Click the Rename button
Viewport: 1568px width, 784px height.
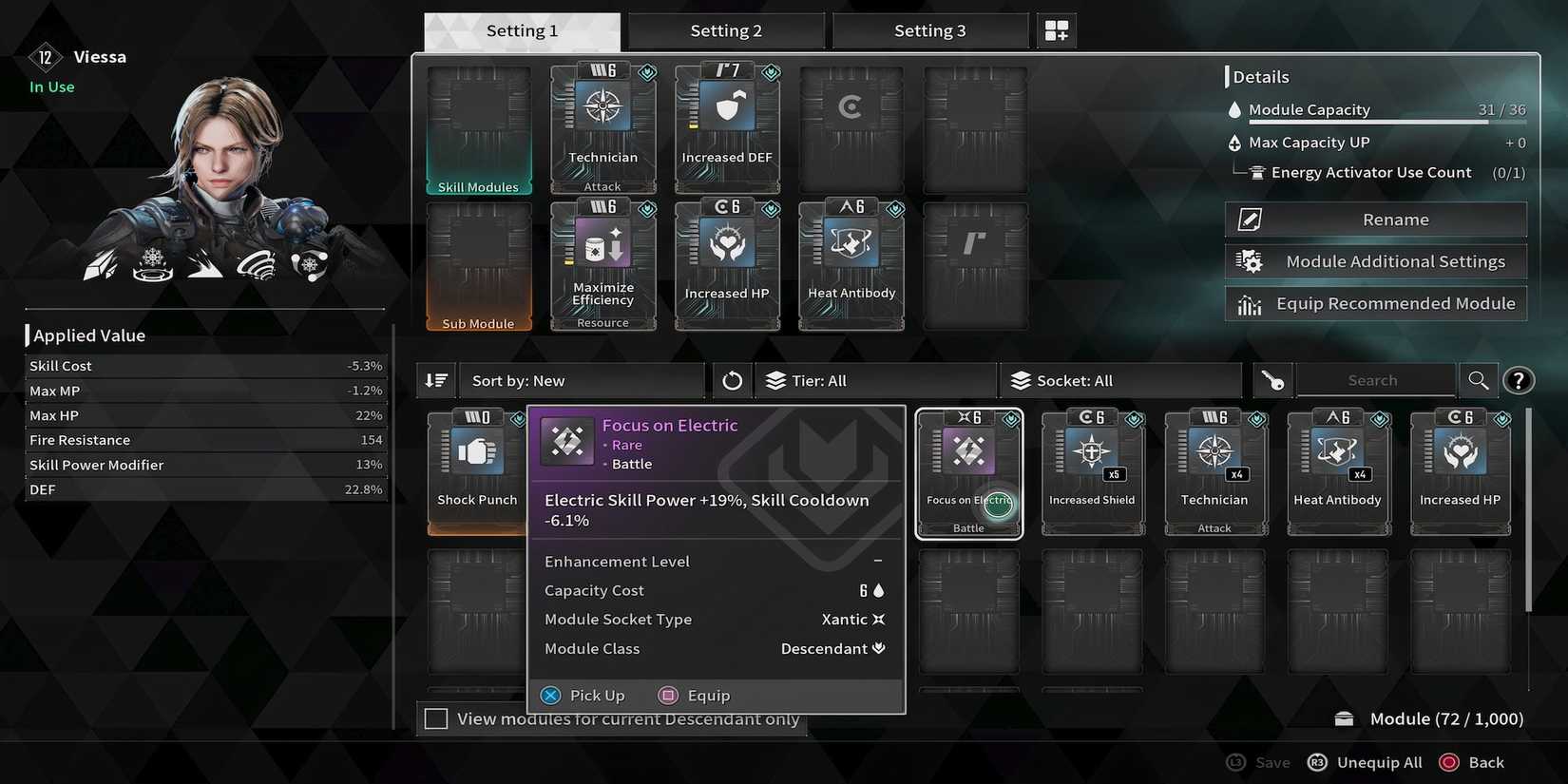[x=1375, y=219]
